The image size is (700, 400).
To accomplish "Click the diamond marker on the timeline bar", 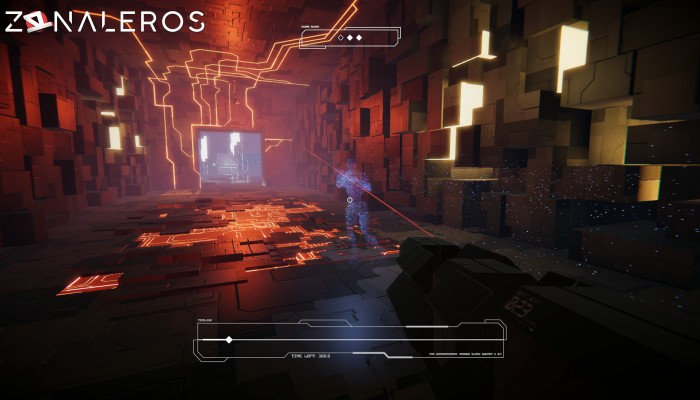I will 228,340.
